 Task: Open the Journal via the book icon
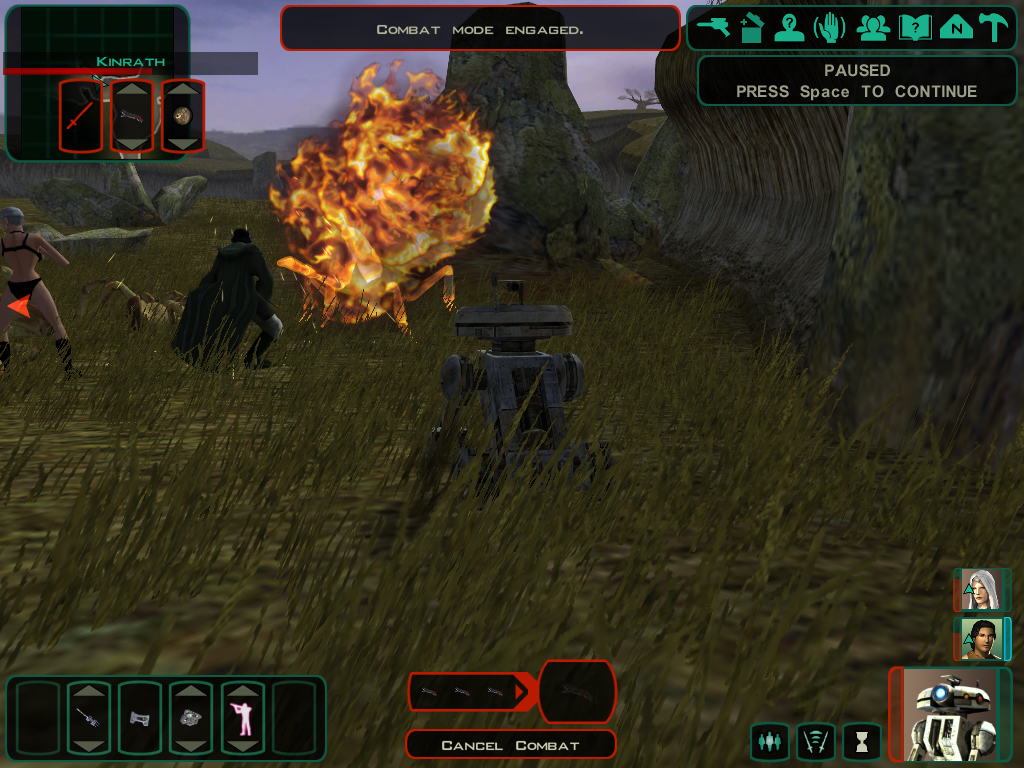pyautogui.click(x=915, y=27)
